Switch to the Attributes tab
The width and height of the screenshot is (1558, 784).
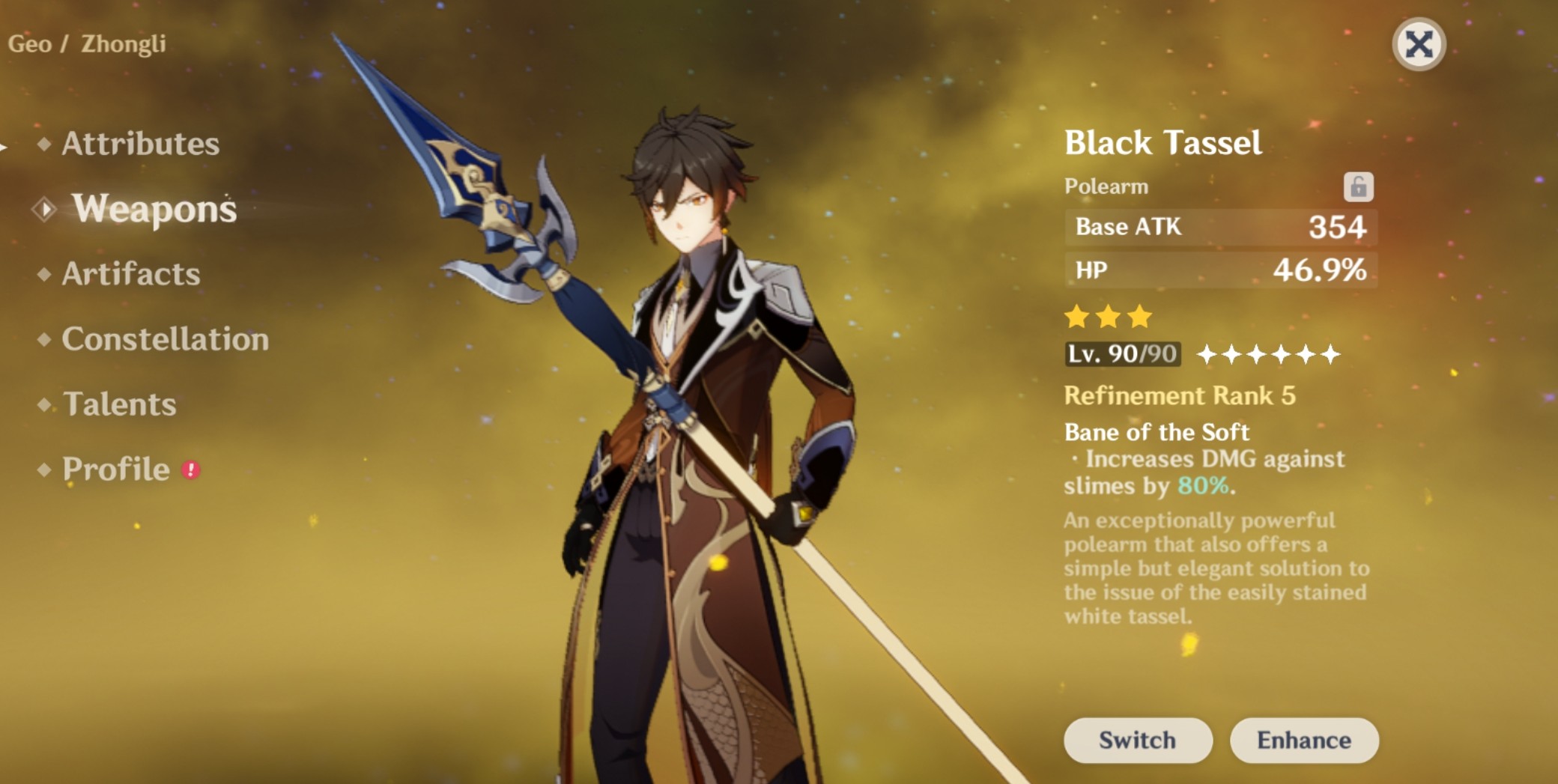[x=139, y=144]
